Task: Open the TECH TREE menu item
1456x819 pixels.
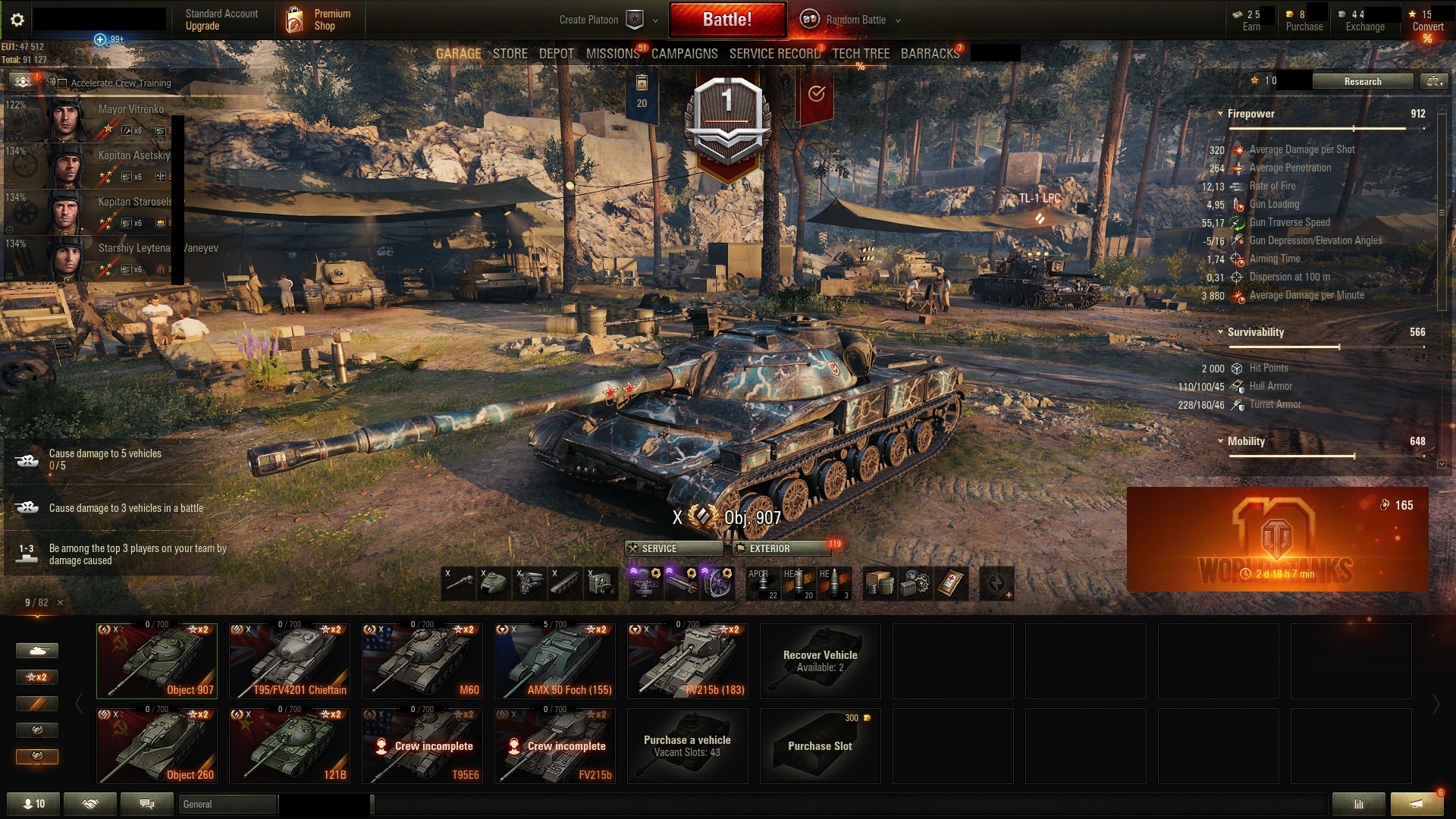Action: click(x=860, y=53)
